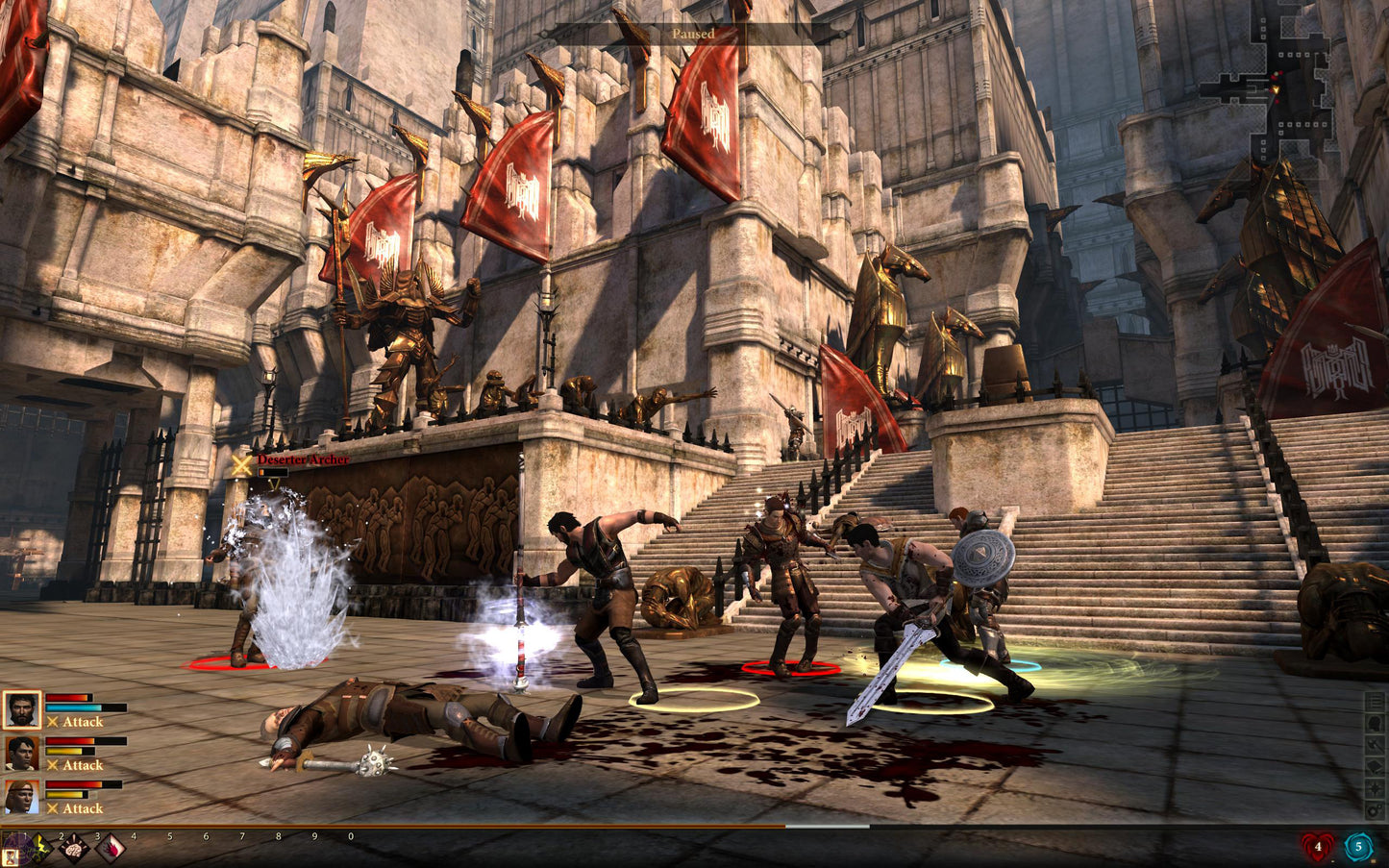This screenshot has width=1389, height=868.
Task: Use a health potion via the red heart icon
Action: tap(1318, 847)
